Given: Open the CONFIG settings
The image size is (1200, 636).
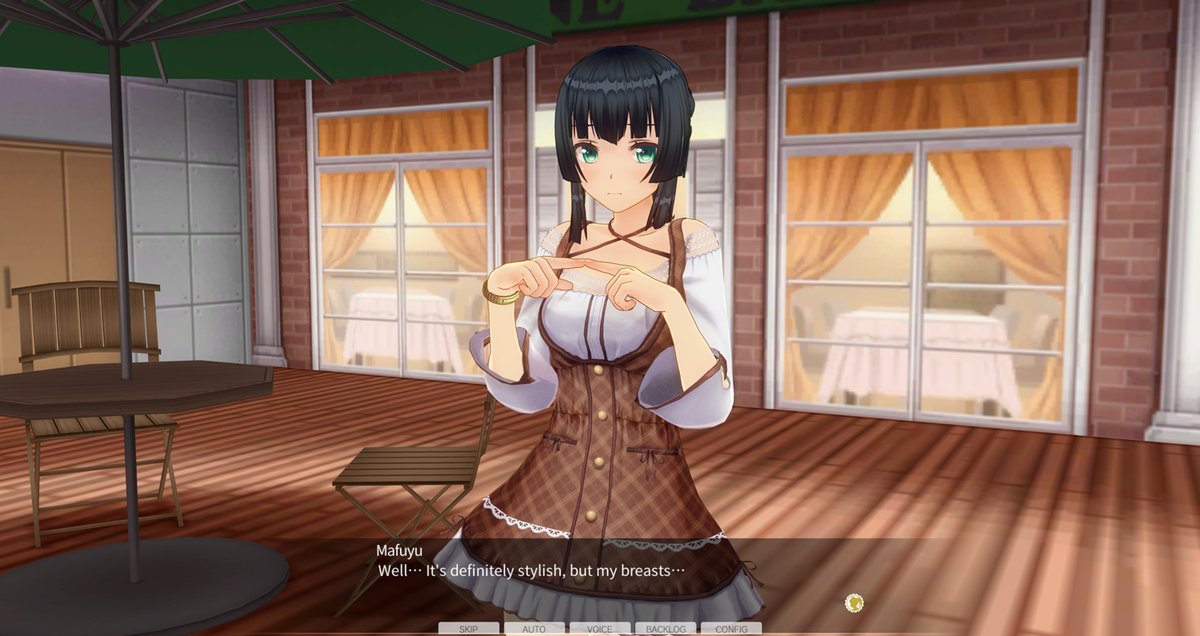Looking at the screenshot, I should click(731, 629).
